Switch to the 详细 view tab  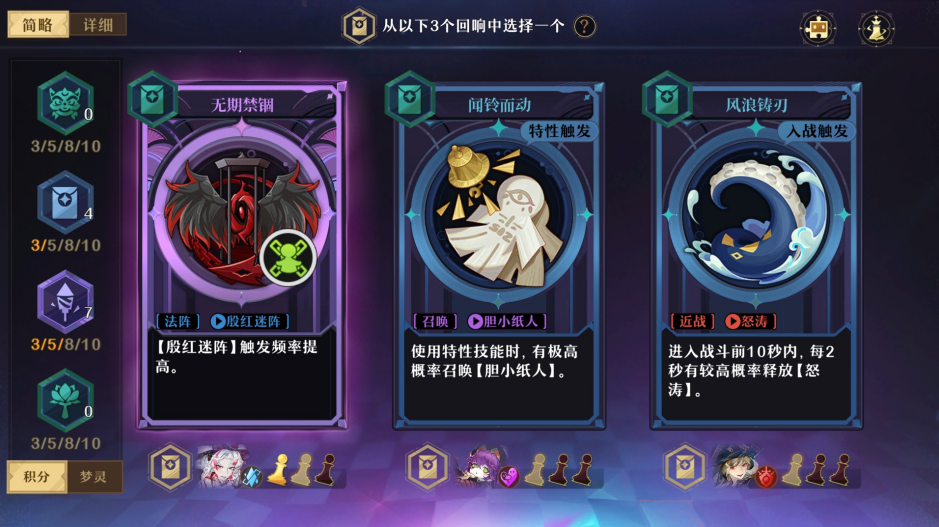98,25
